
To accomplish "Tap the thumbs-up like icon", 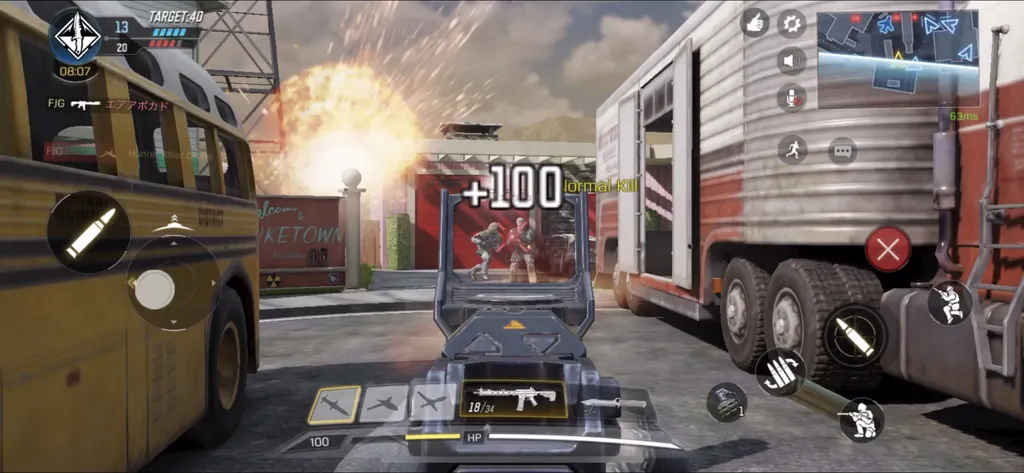I will coord(755,23).
